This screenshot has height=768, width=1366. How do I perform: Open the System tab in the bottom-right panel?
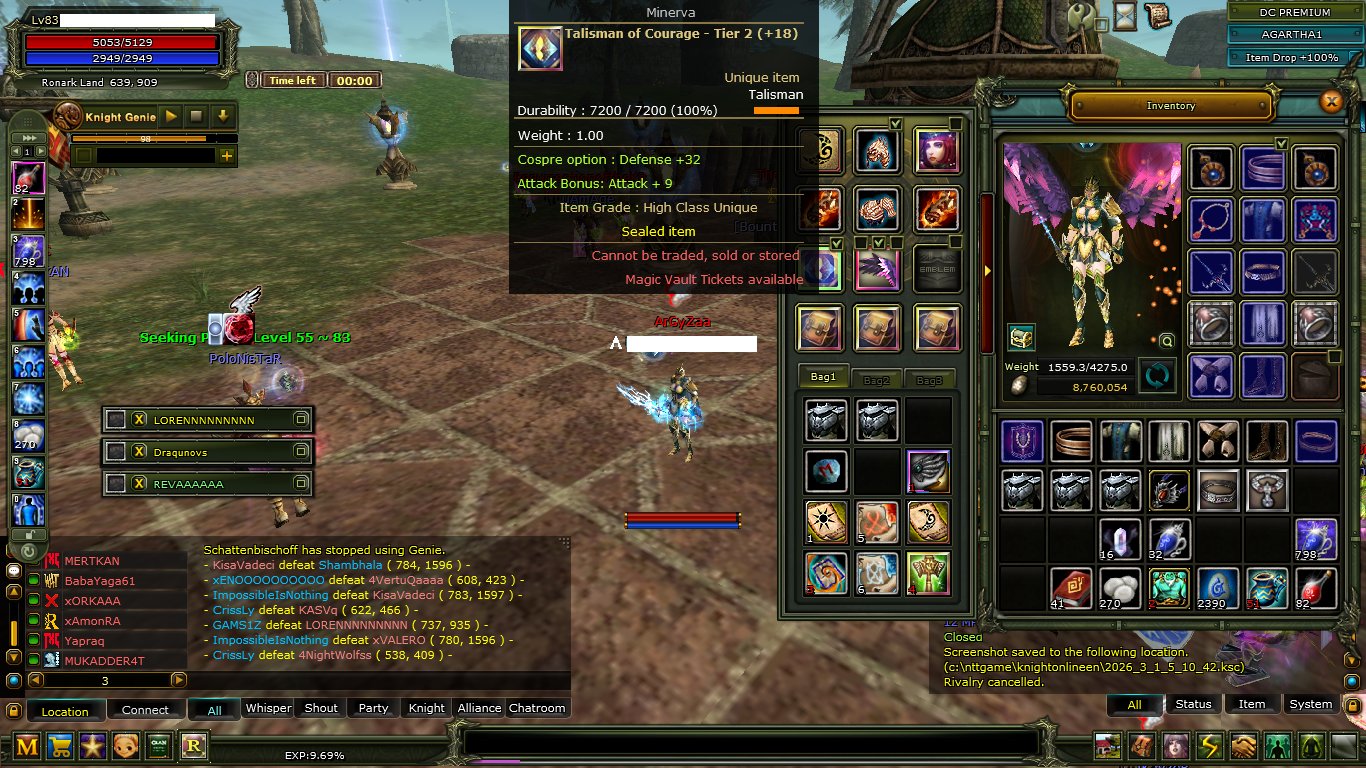pos(1310,704)
